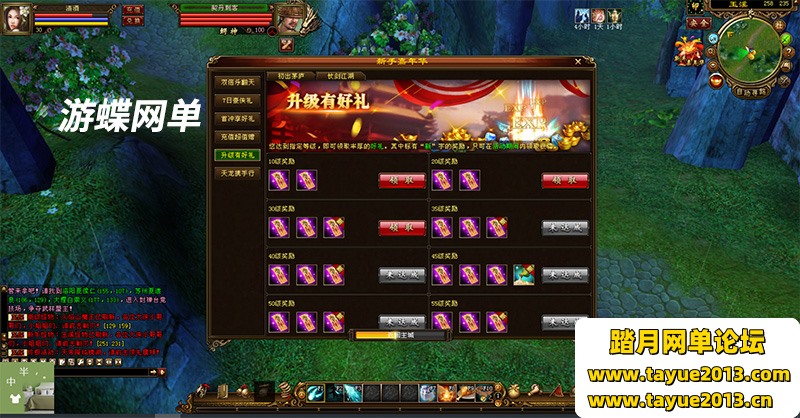Screen dimensions: 800x418
Task: Select the level 45 green portrait reward item
Action: point(523,274)
